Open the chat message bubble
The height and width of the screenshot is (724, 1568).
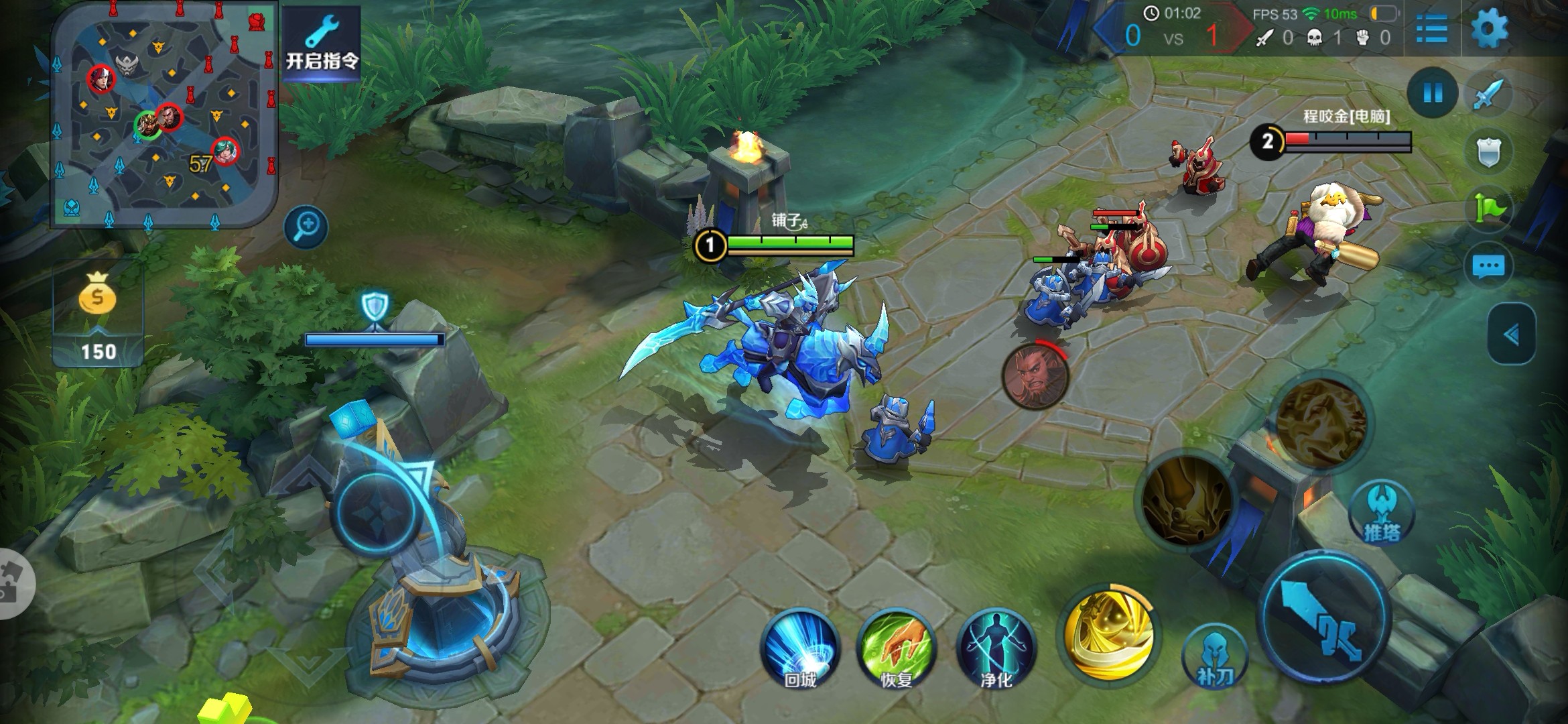point(1488,267)
